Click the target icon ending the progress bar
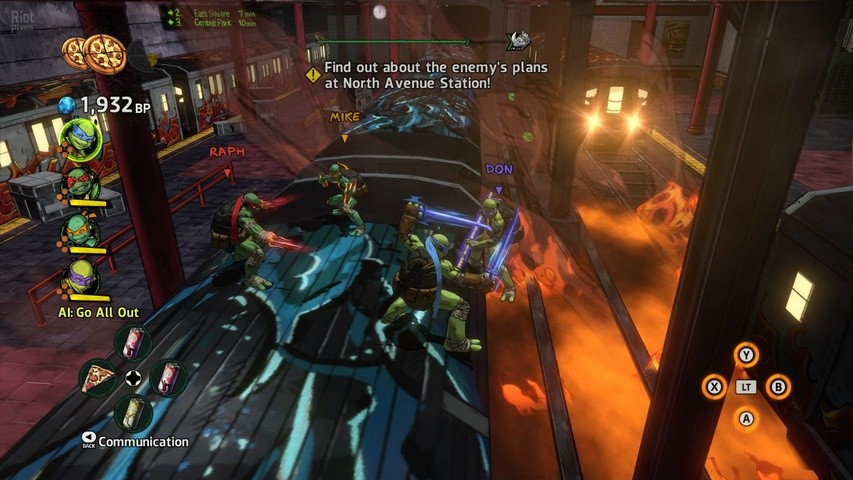 pos(518,40)
